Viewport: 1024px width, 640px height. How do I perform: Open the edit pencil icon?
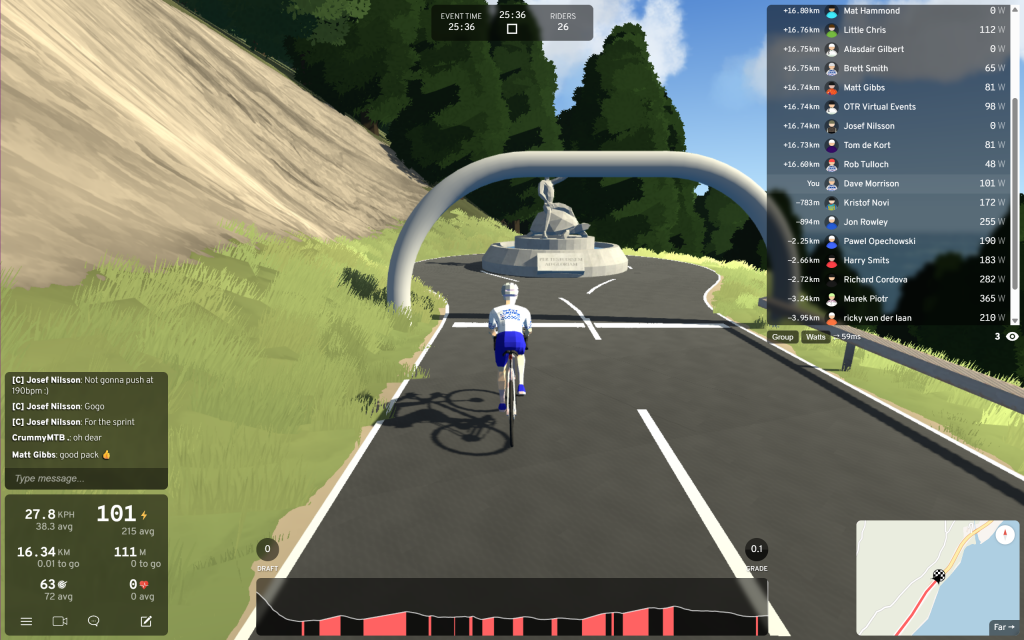(146, 621)
